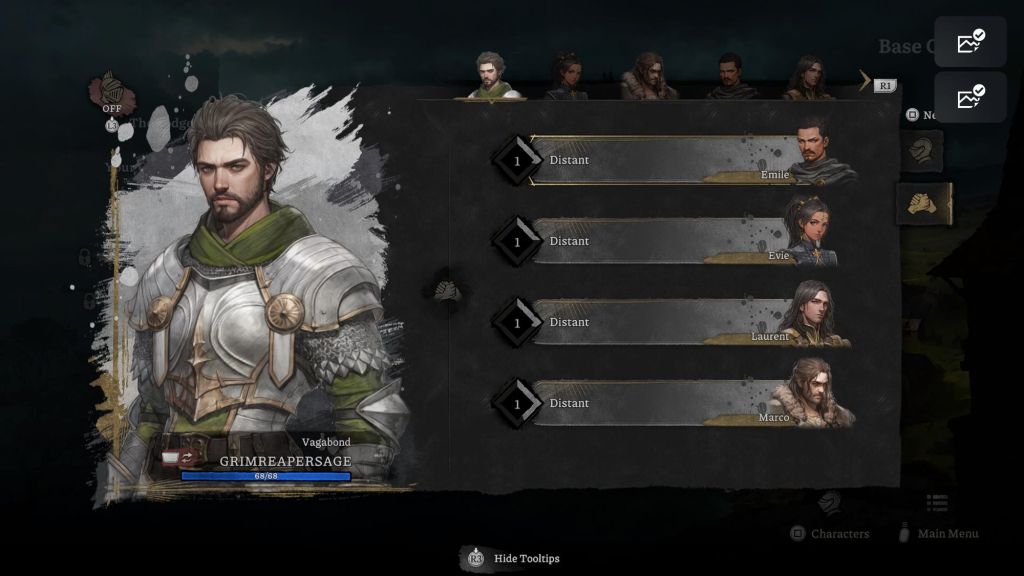Choose Evie's relationship row
Viewport: 1024px width, 576px height.
coord(660,241)
